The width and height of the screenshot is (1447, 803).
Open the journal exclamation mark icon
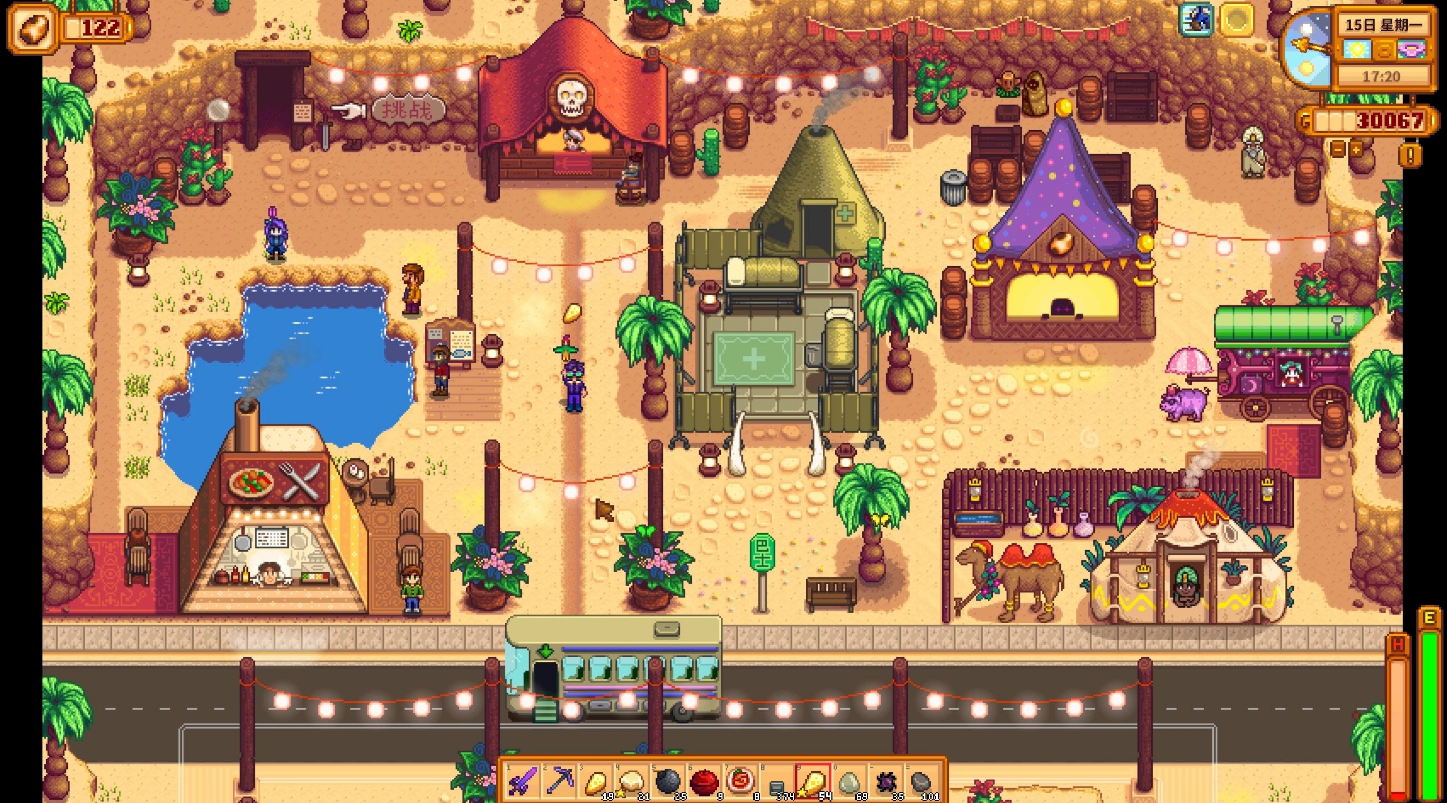1410,155
